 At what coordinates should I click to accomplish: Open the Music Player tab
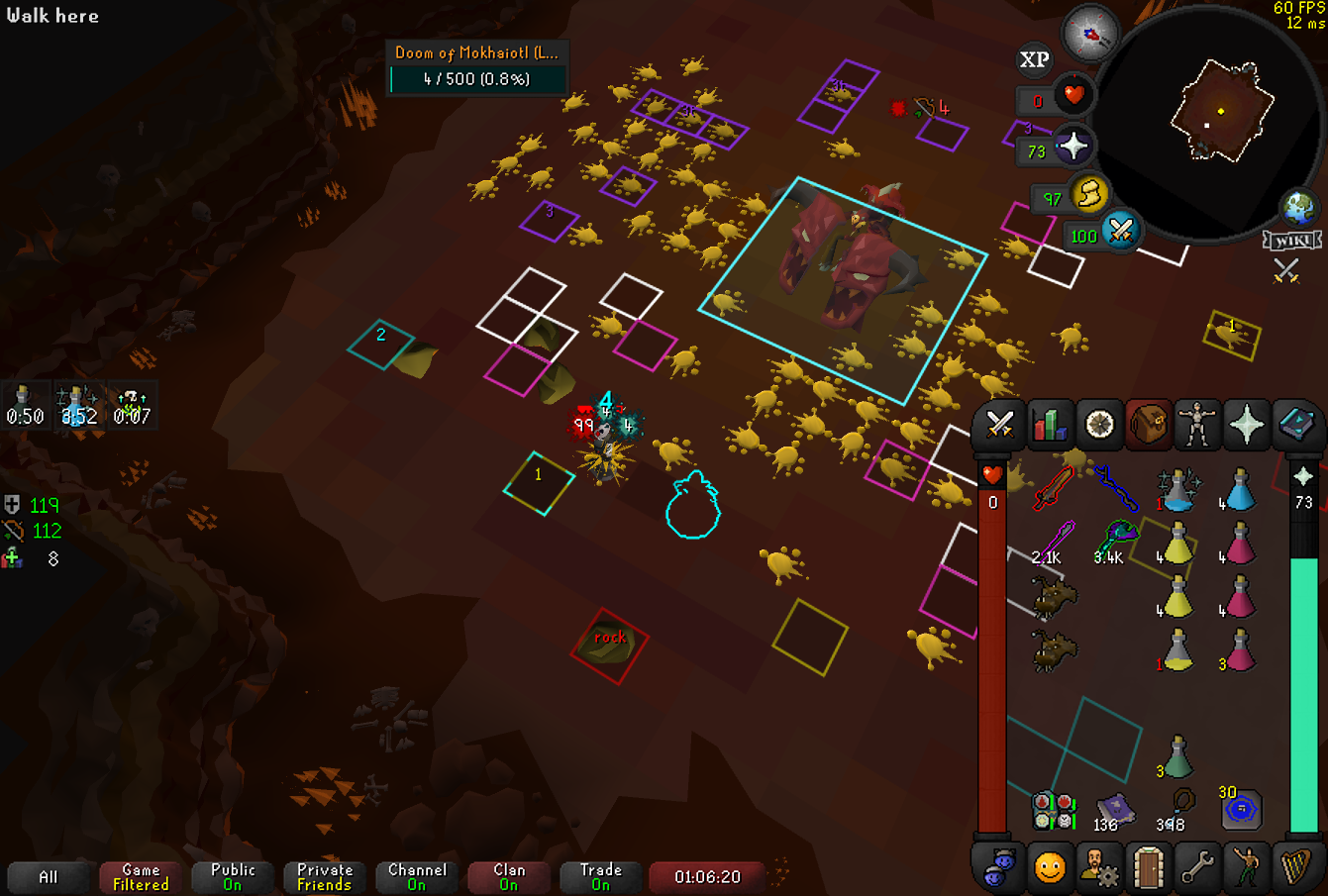click(1295, 868)
